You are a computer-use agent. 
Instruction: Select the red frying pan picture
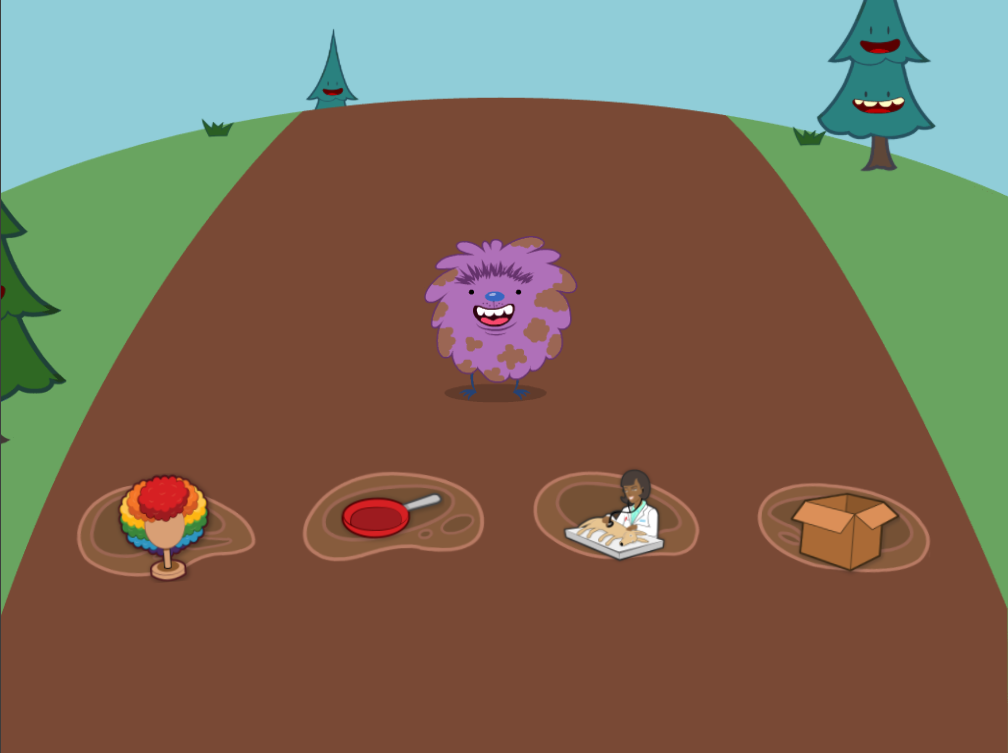click(386, 516)
